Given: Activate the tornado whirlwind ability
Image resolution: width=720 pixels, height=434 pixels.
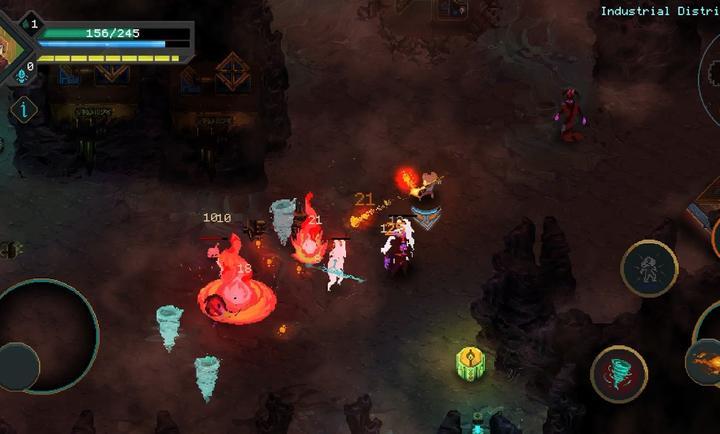Looking at the screenshot, I should point(619,373).
